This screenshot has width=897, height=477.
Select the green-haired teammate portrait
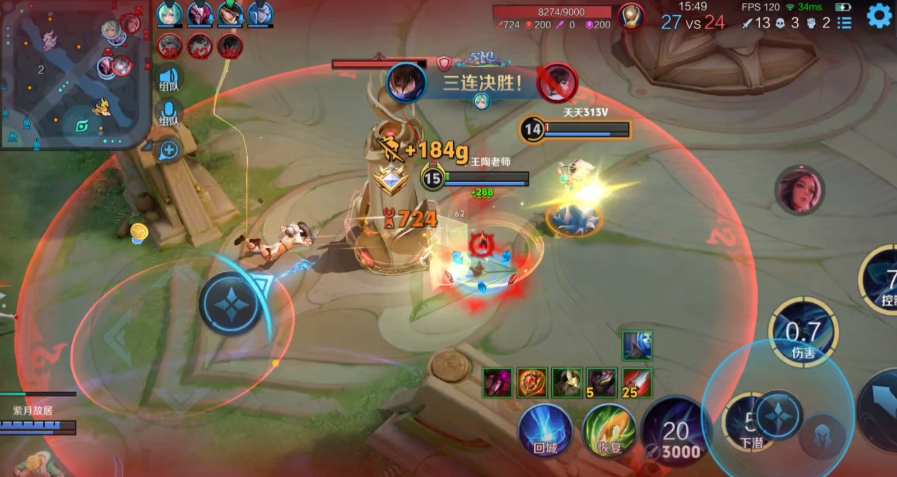point(171,14)
